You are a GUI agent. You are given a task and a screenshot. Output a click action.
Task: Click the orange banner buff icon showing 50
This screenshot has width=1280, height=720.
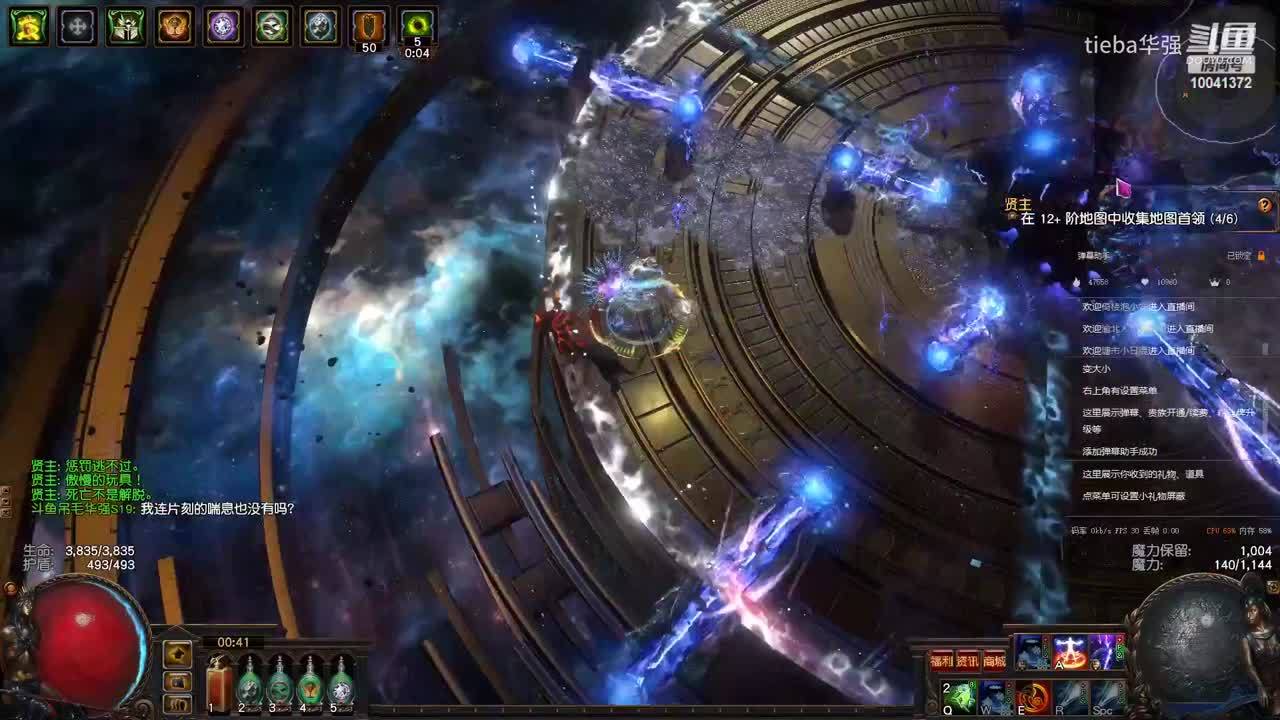click(x=369, y=26)
